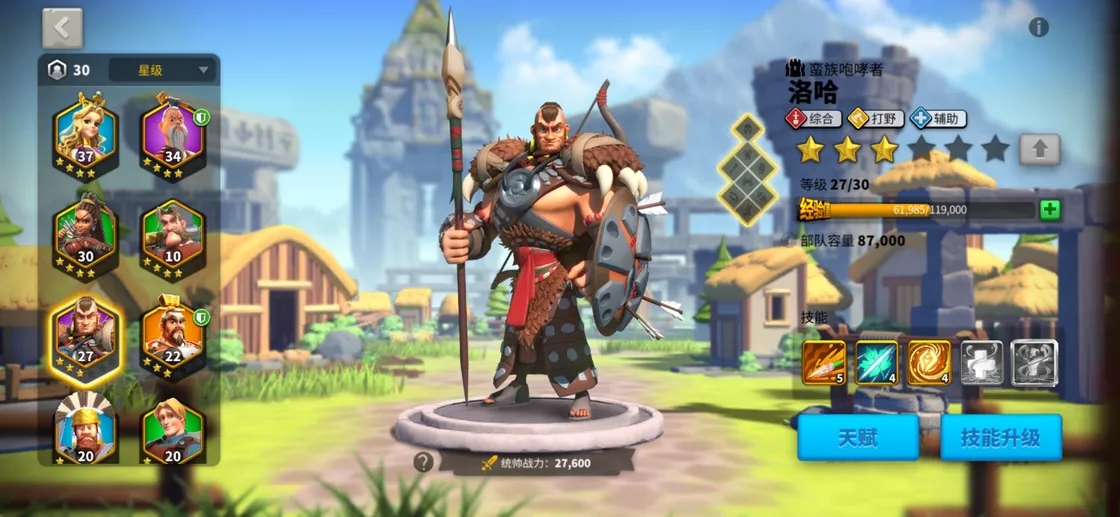The height and width of the screenshot is (517, 1120).
Task: Open the 天赋 talent screen
Action: tap(858, 438)
